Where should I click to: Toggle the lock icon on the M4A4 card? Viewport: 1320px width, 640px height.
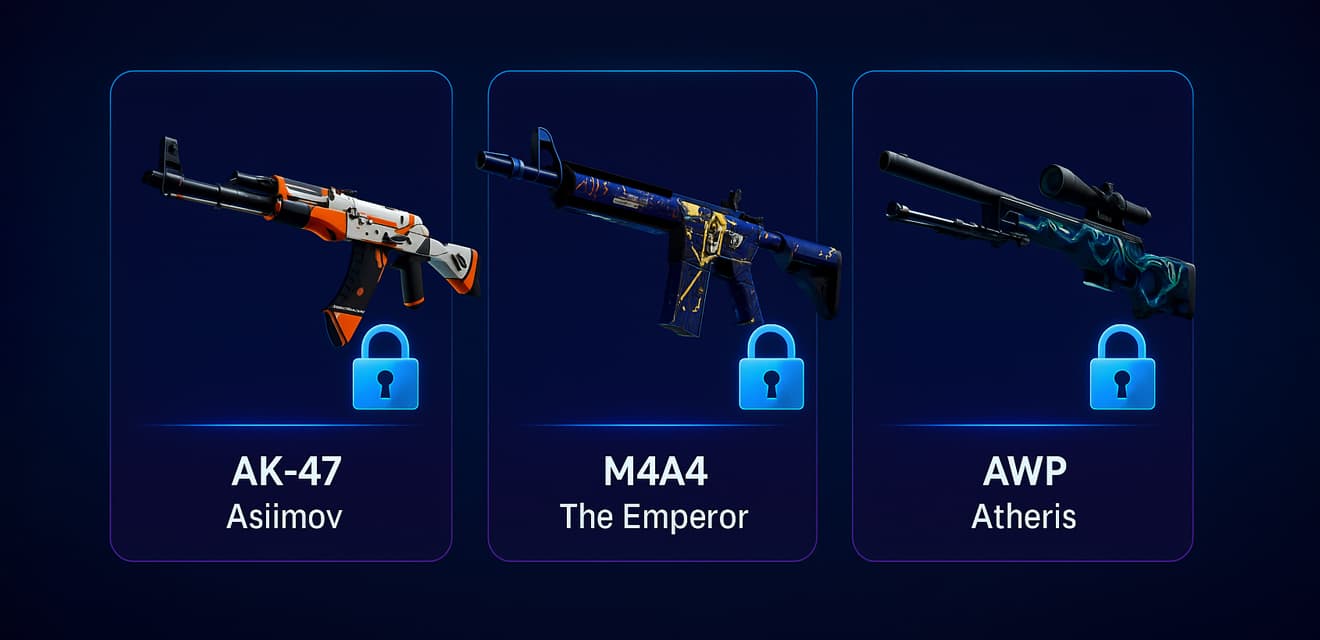tap(771, 370)
